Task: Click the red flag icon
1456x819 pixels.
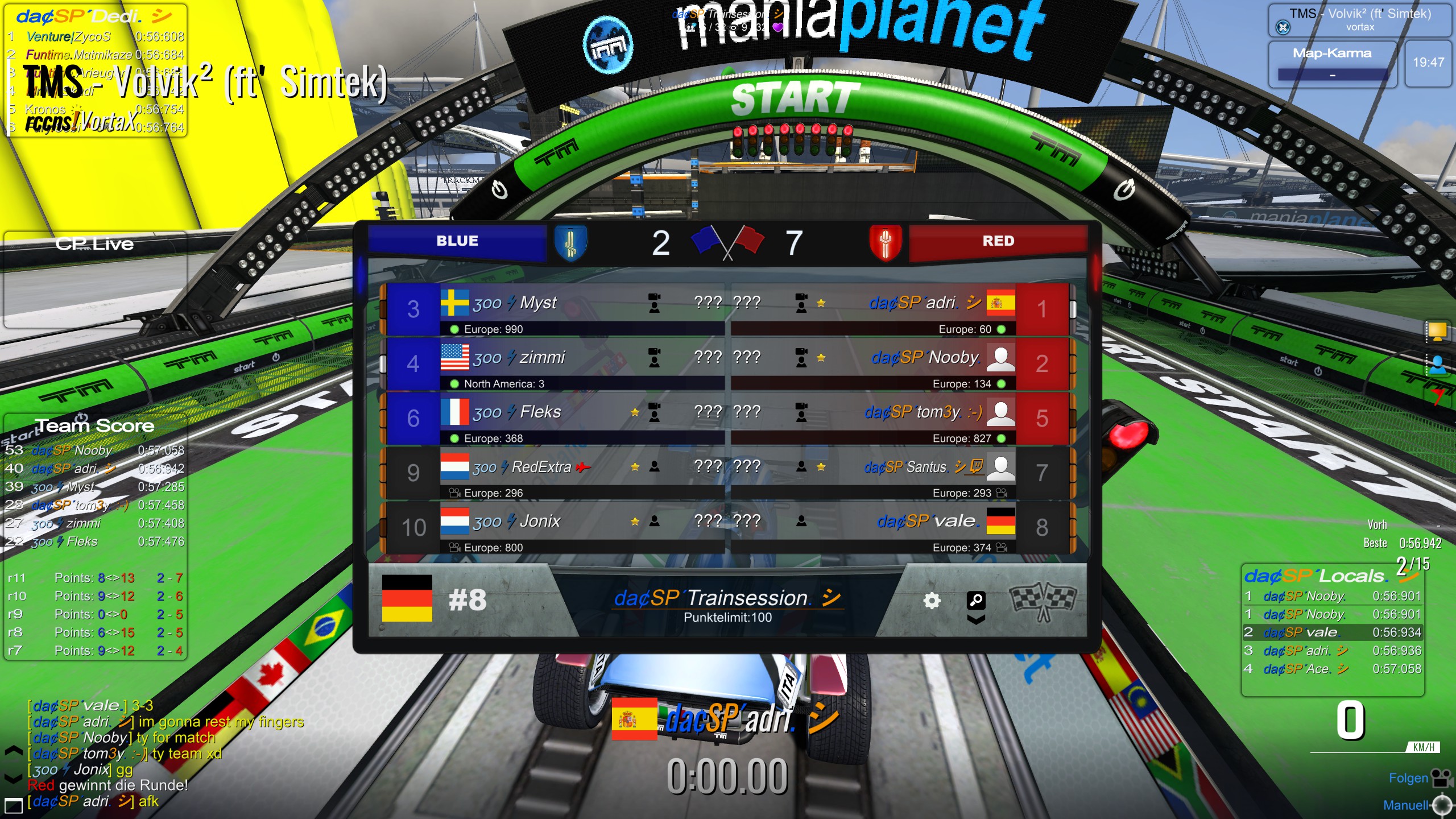Action: 1437,396
